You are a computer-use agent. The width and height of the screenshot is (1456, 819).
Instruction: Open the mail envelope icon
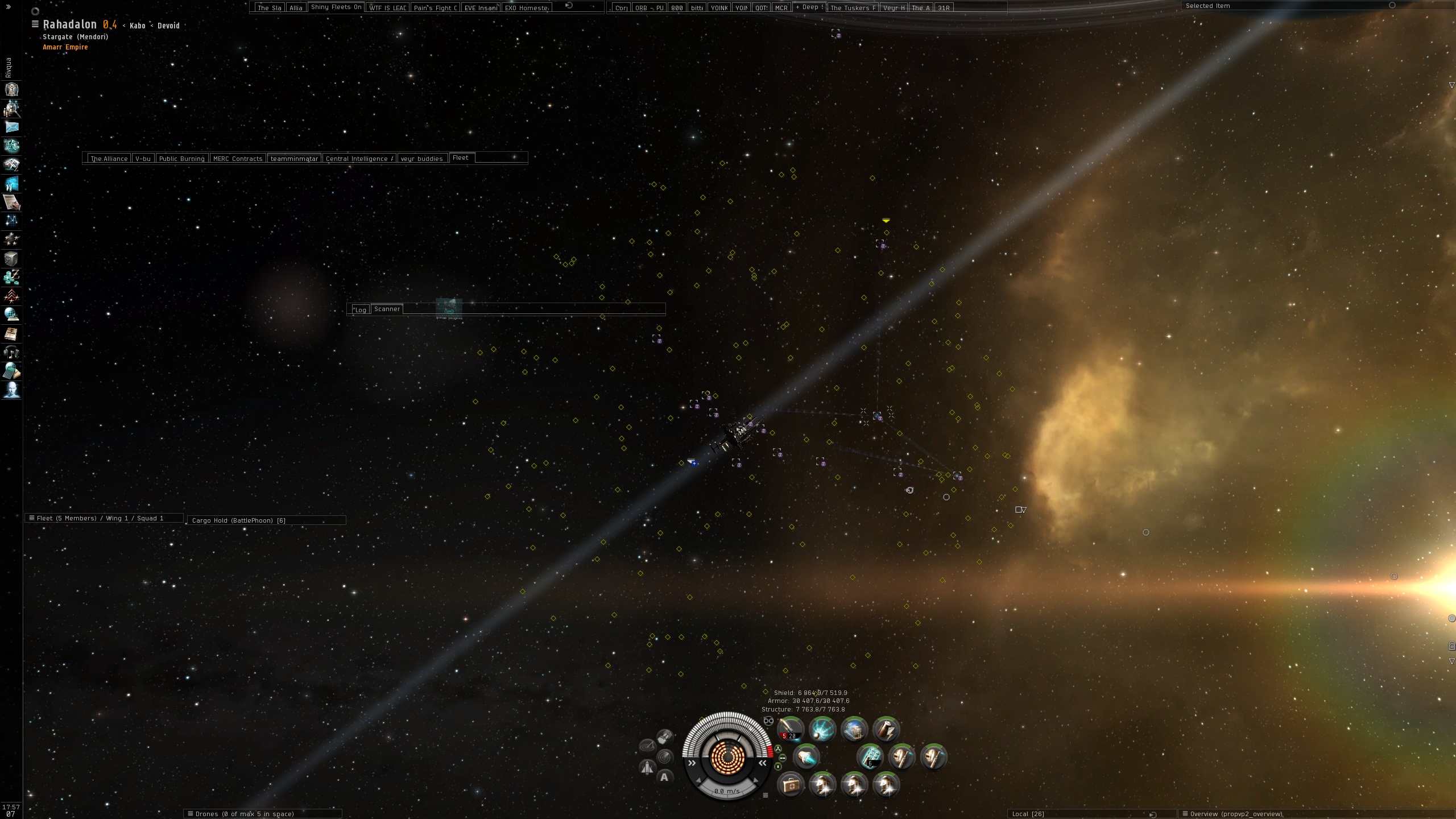click(12, 127)
